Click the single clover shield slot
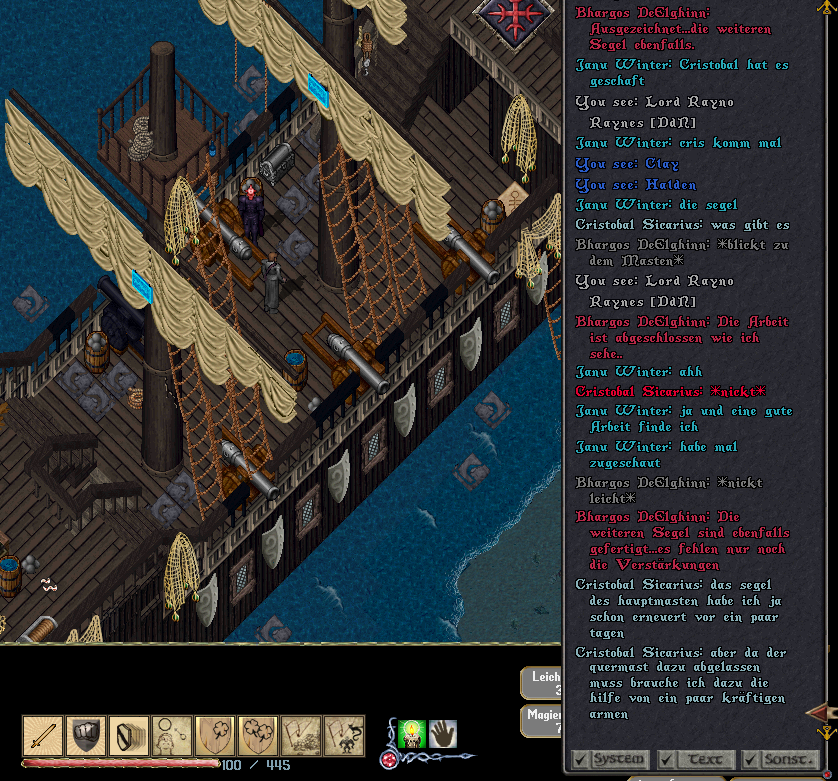The height and width of the screenshot is (781, 838). click(215, 736)
